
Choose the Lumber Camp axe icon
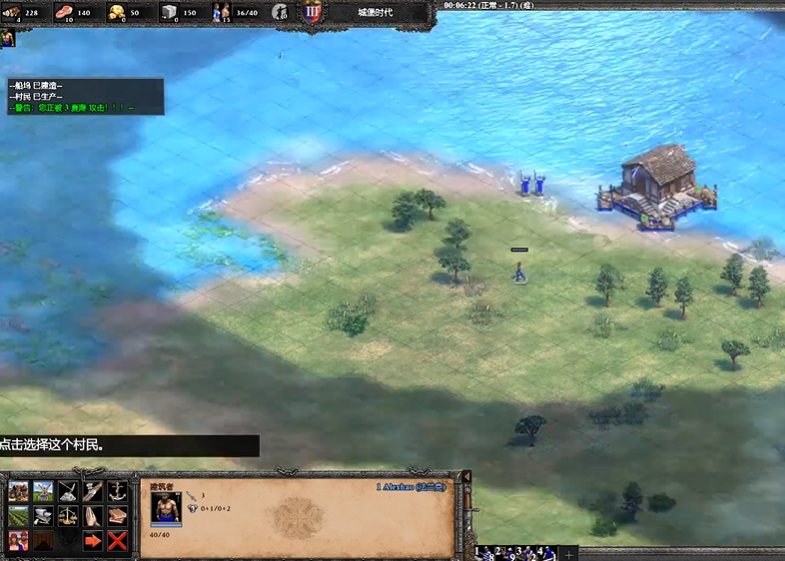pos(93,491)
